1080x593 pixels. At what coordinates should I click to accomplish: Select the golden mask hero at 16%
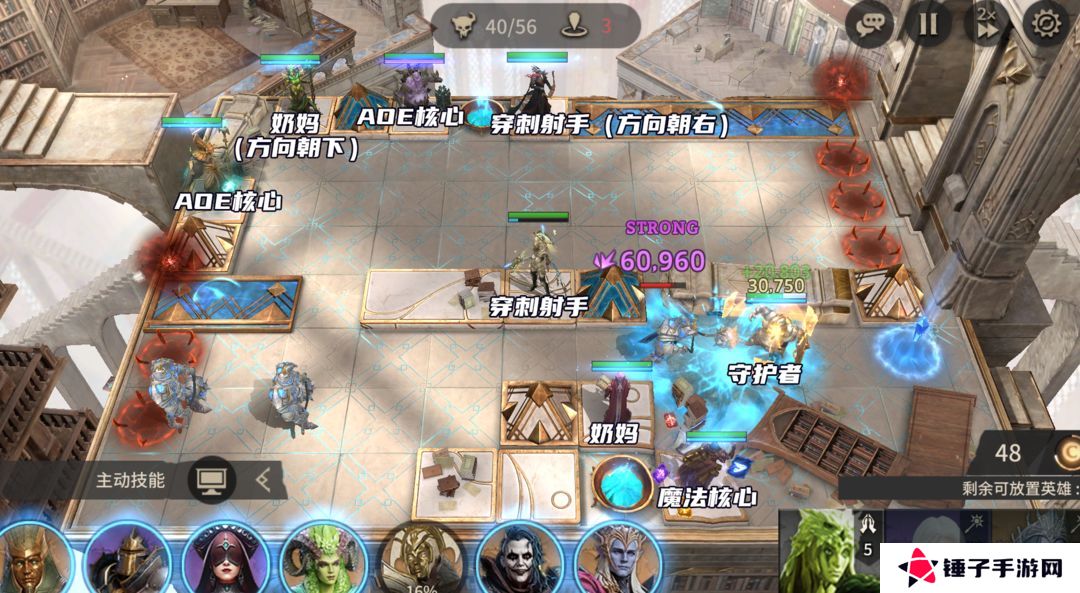pyautogui.click(x=420, y=560)
